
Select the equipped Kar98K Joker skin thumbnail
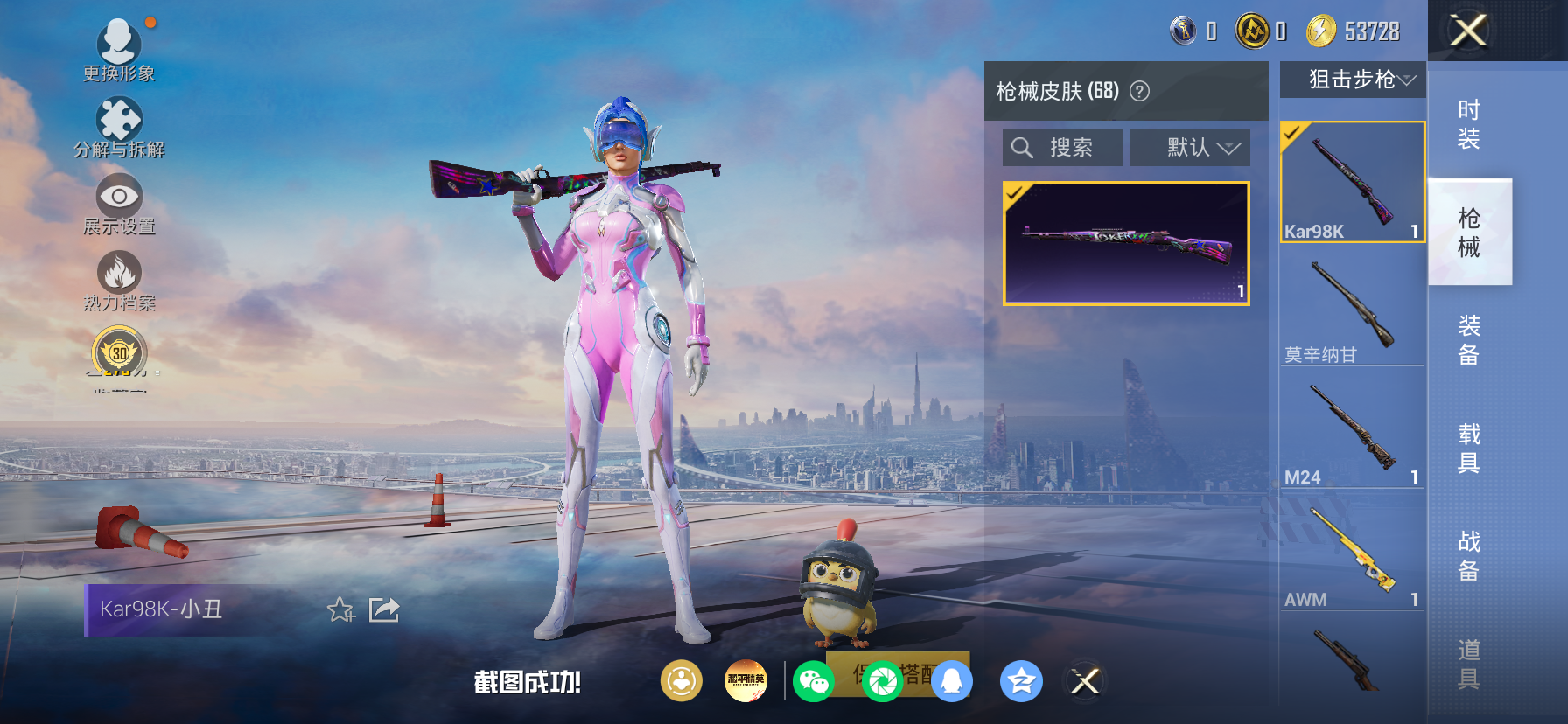tap(1125, 241)
